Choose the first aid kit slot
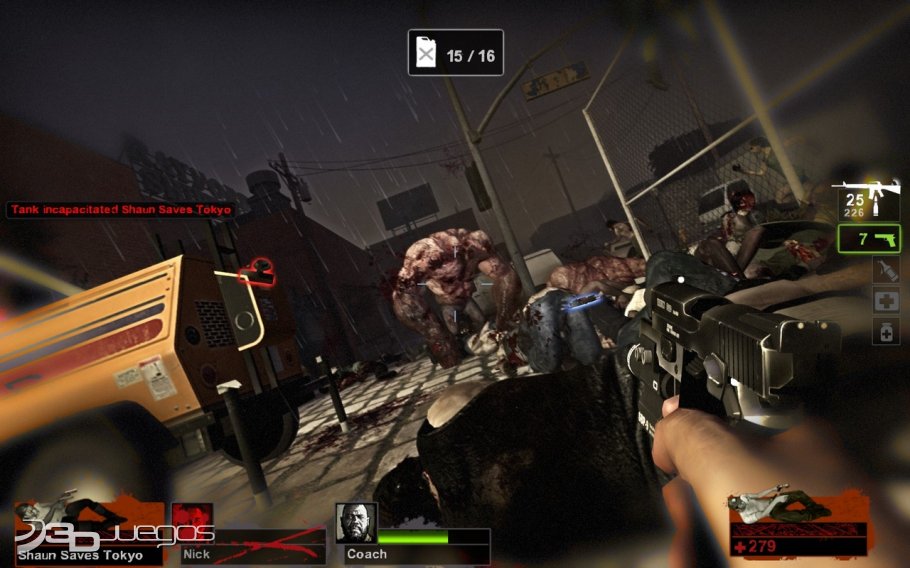 click(886, 300)
